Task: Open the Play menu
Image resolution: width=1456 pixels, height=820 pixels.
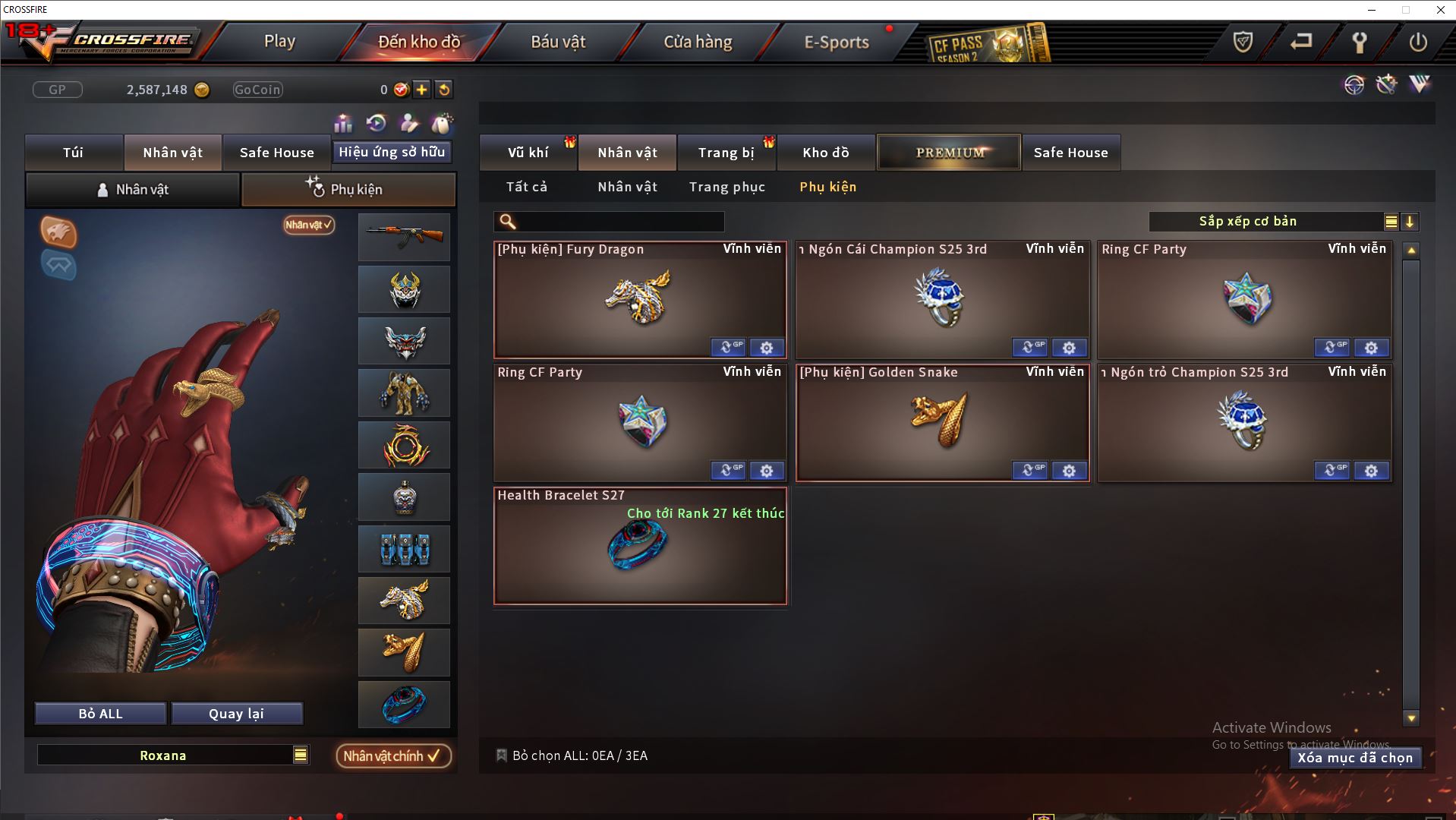Action: 279,42
